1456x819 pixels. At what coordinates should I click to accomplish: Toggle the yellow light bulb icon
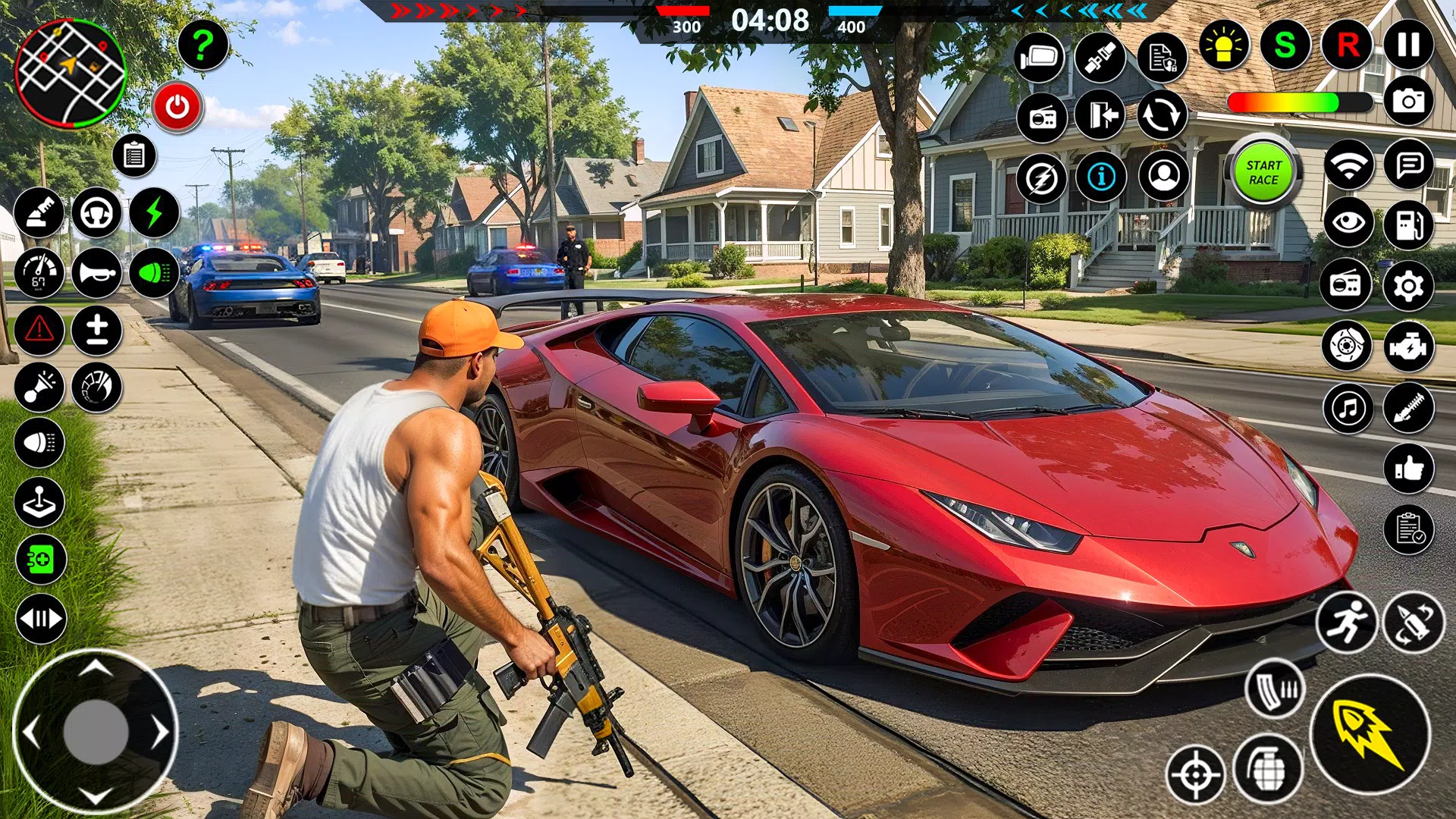(x=1223, y=45)
